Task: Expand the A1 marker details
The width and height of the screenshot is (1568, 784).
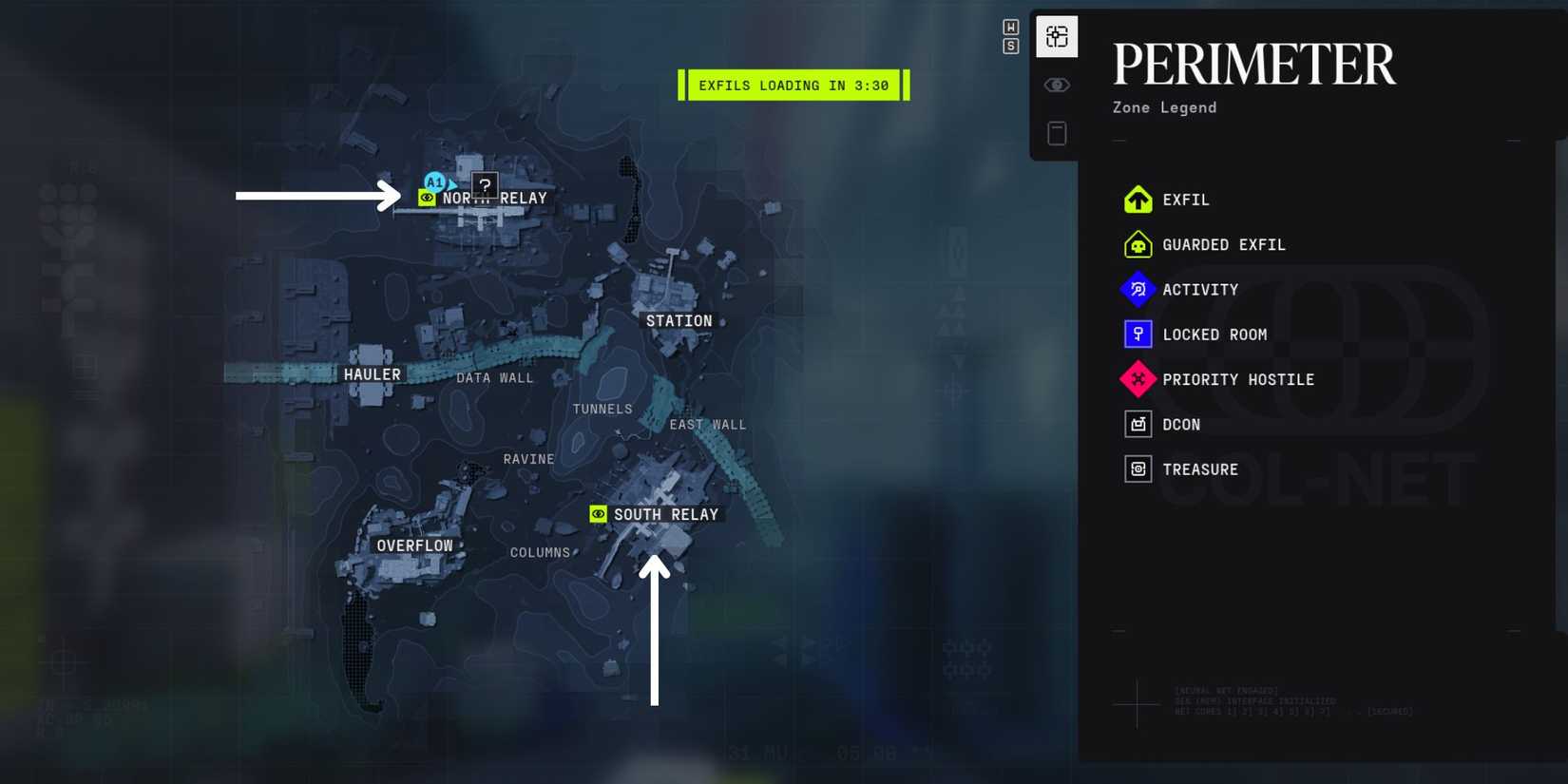Action: click(433, 182)
